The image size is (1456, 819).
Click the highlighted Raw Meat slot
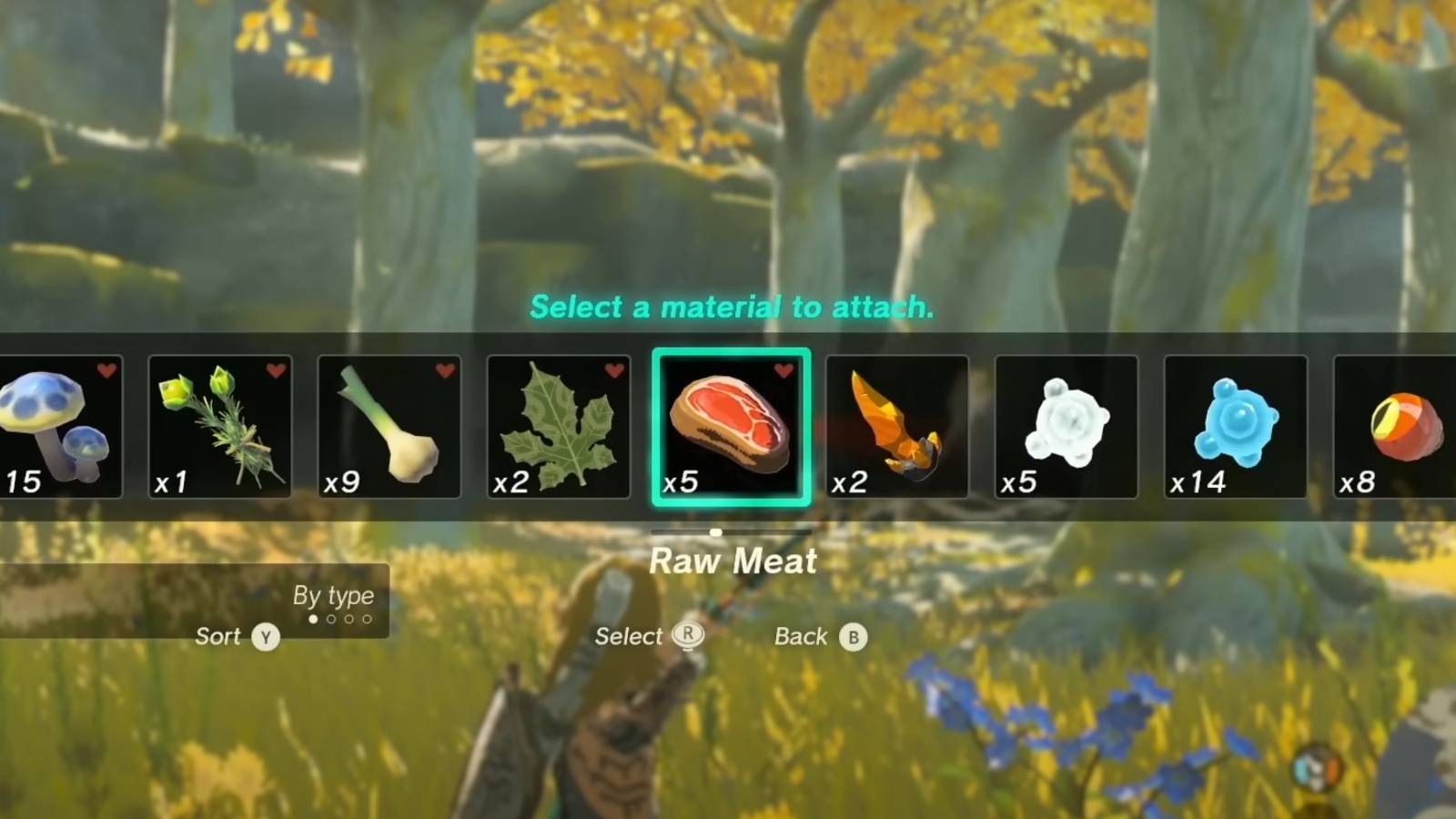pyautogui.click(x=730, y=426)
